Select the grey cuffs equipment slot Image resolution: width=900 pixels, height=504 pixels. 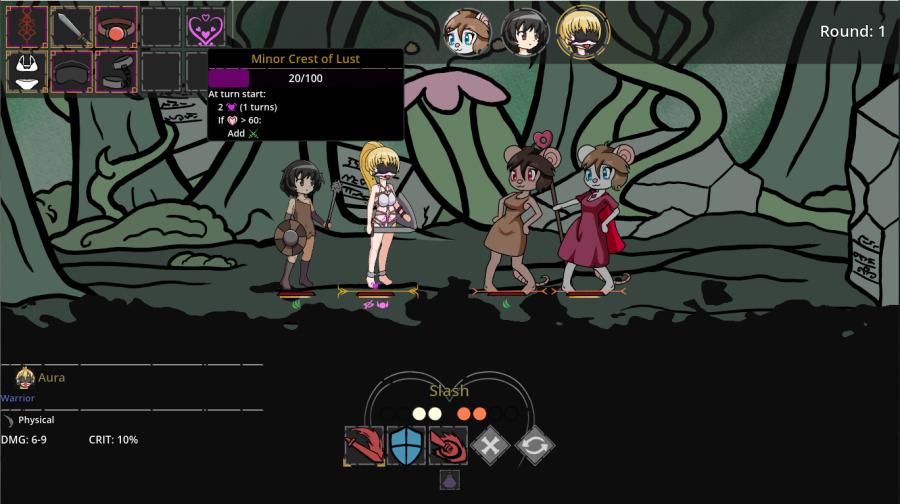(x=117, y=72)
